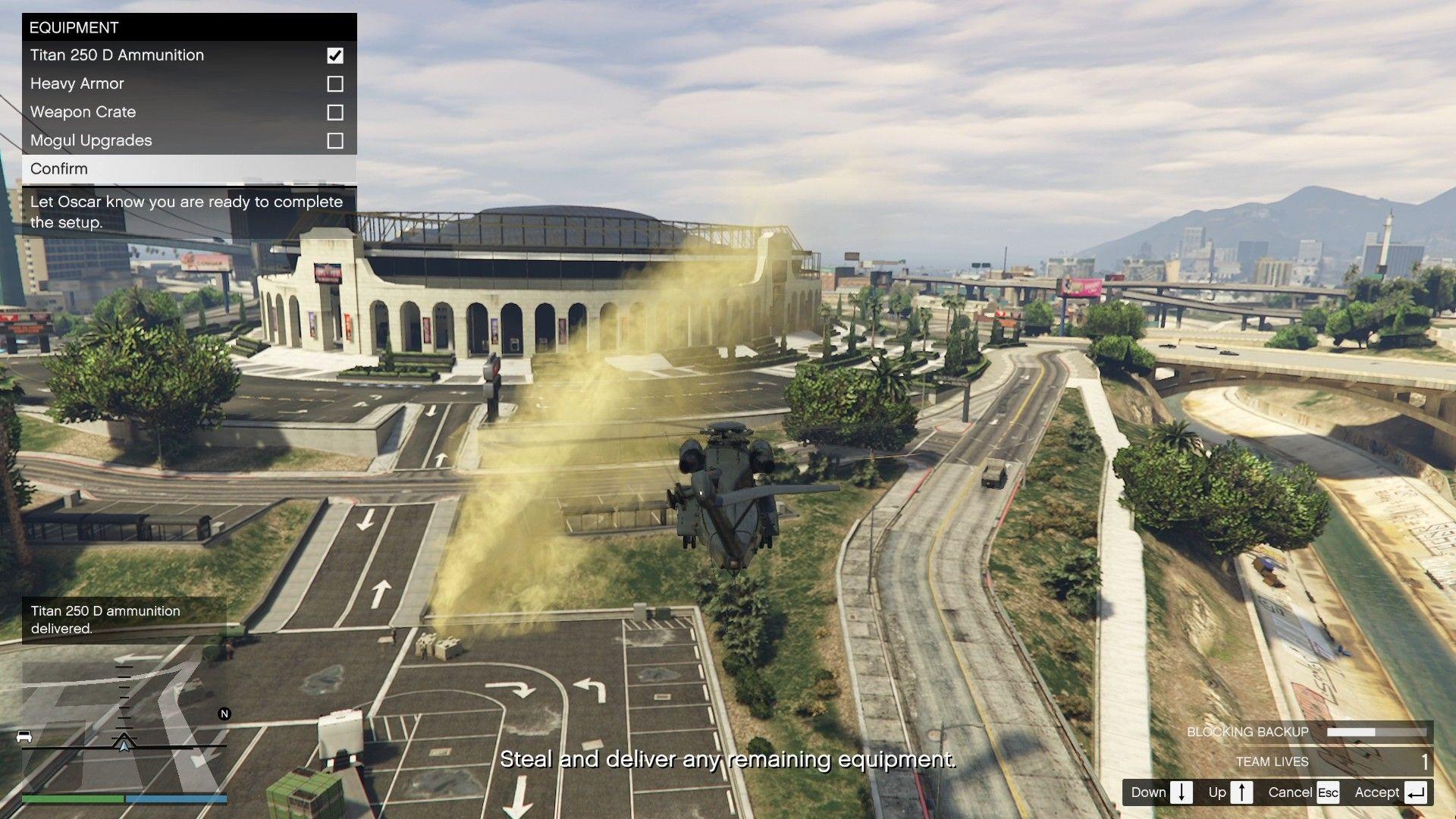Screen dimensions: 1456x819
Task: Choose the Heavy Armor menu row
Action: coord(77,83)
